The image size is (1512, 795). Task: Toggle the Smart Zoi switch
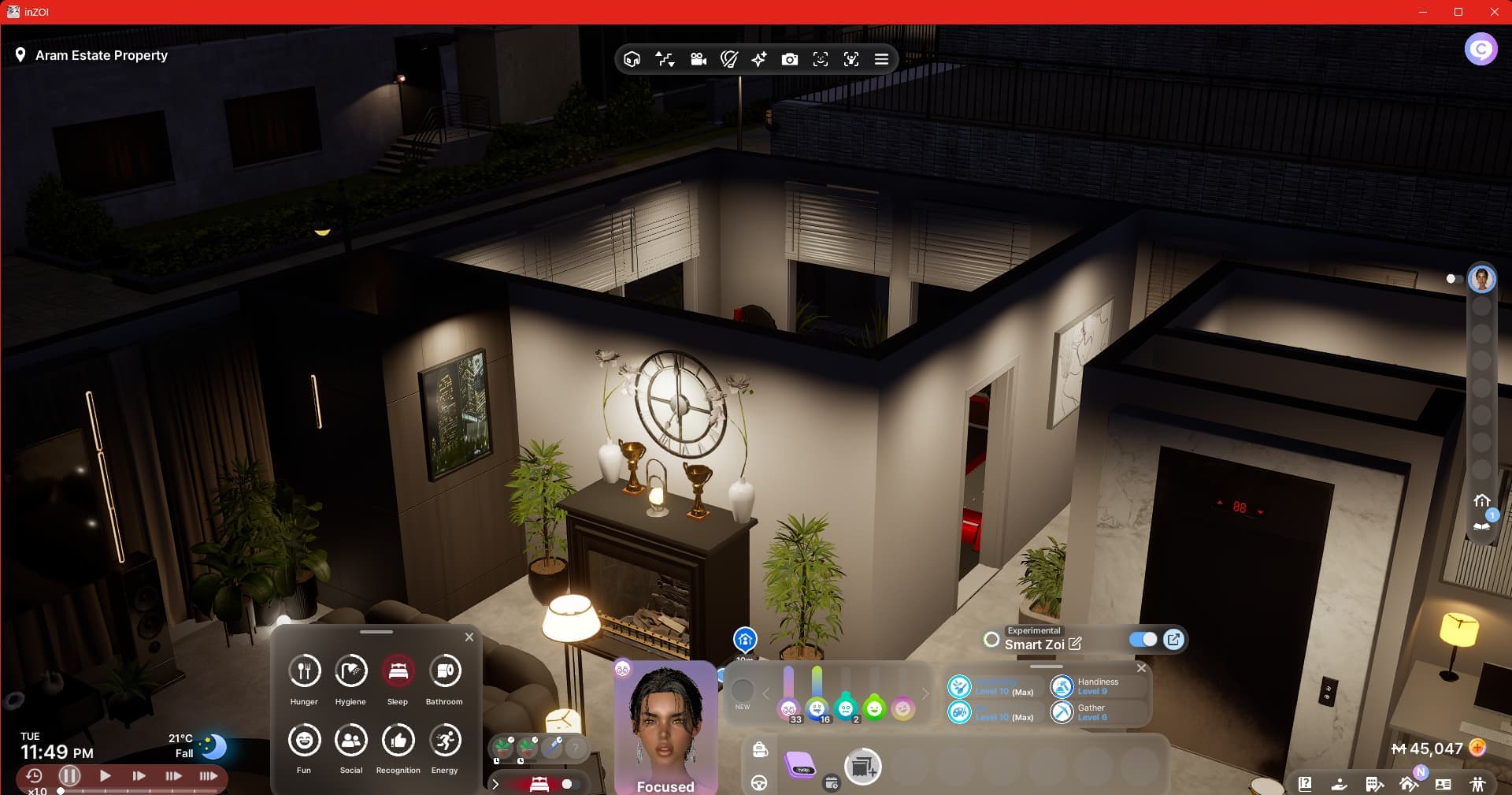coord(1143,640)
